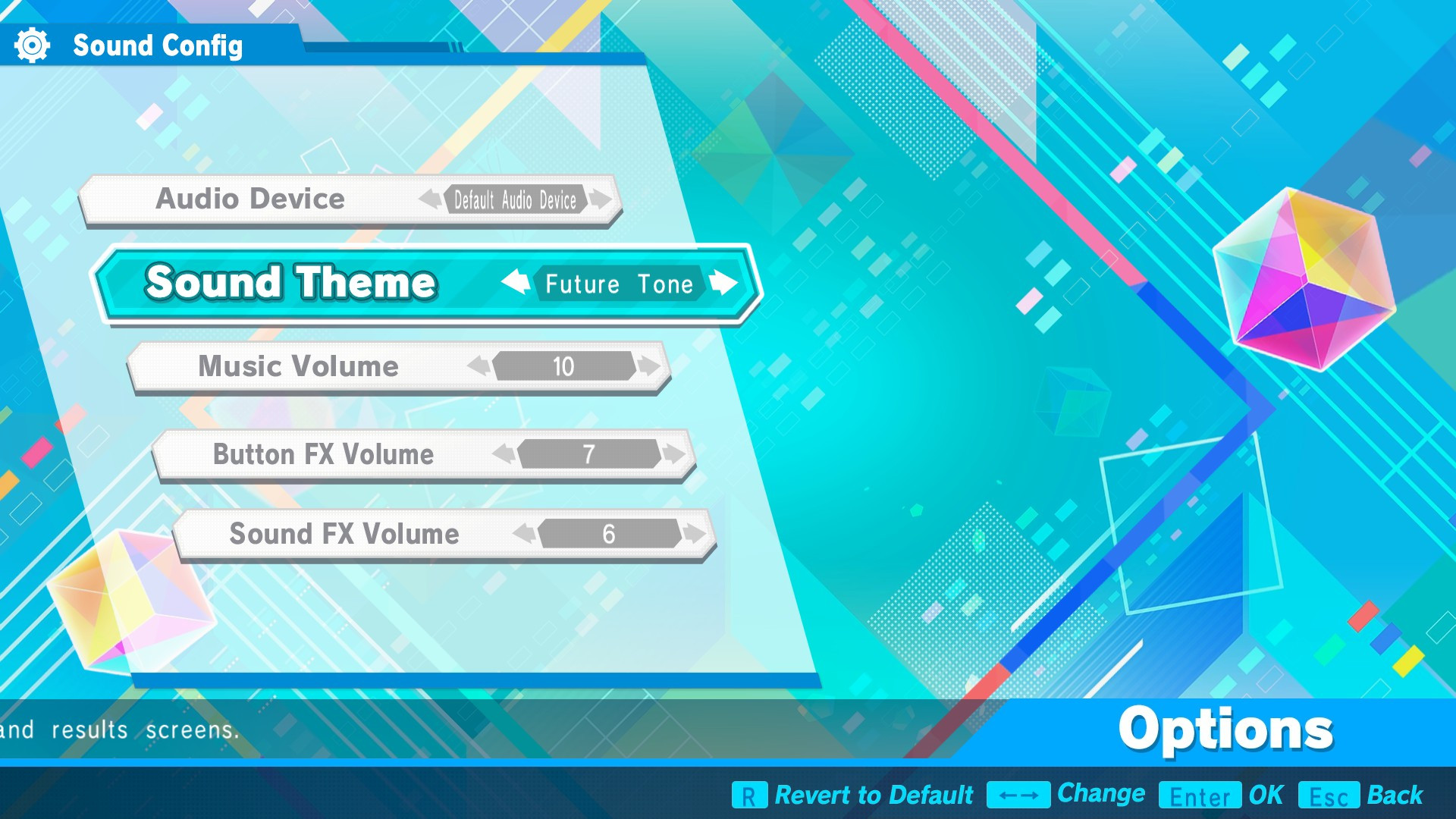Click the Sound Config header tab
The height and width of the screenshot is (819, 1456).
click(x=158, y=45)
